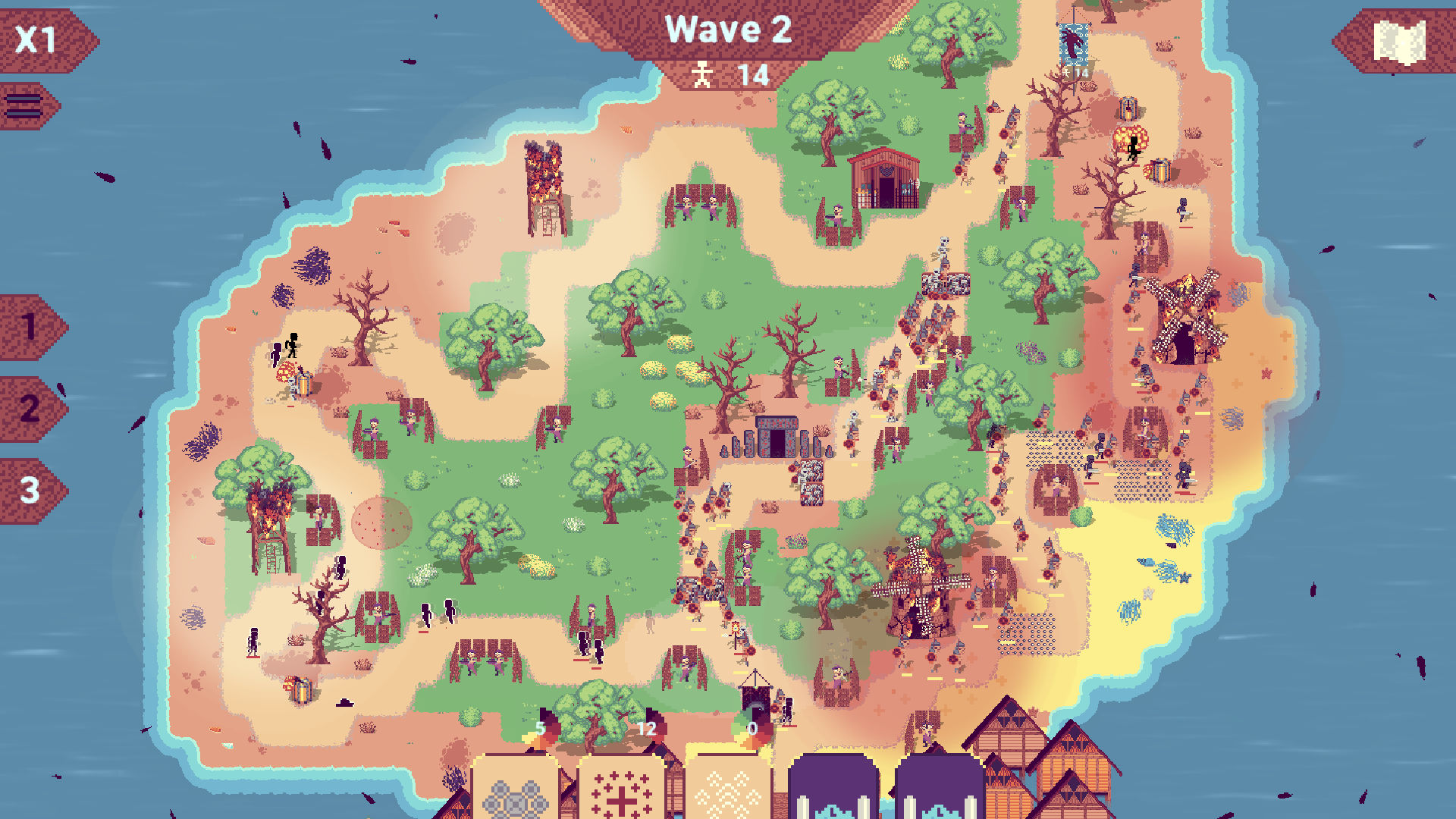Open the hamburger menu below the speed control
This screenshot has height=819, width=1456.
click(x=27, y=106)
